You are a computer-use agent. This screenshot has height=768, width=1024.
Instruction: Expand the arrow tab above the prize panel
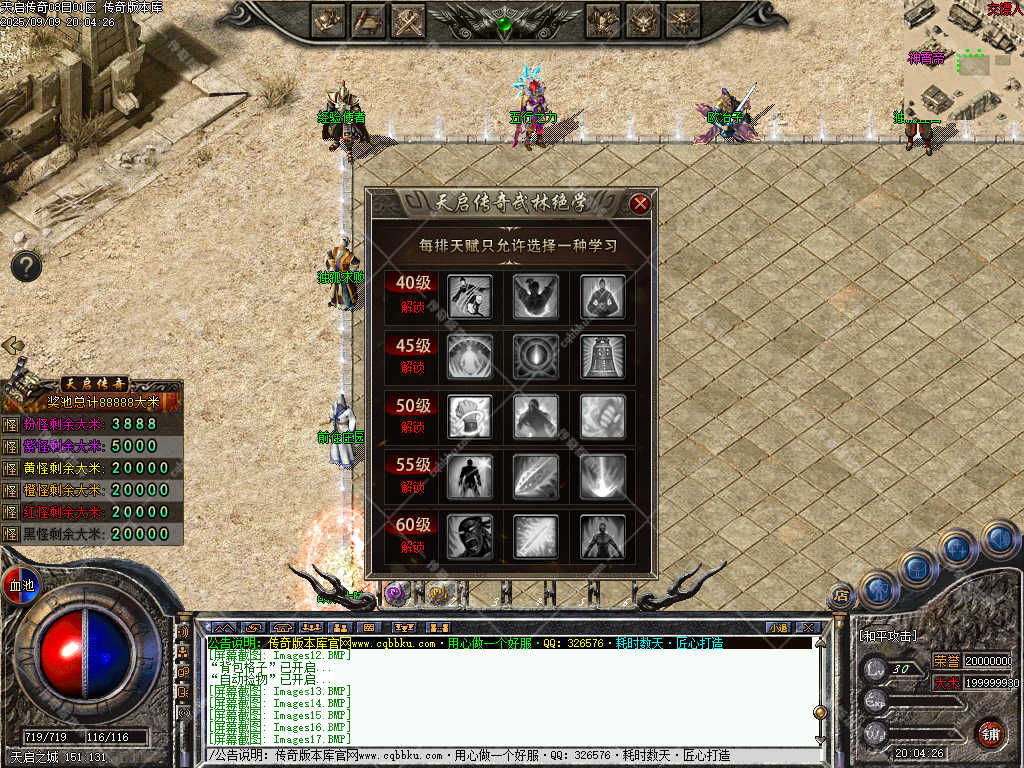click(13, 346)
